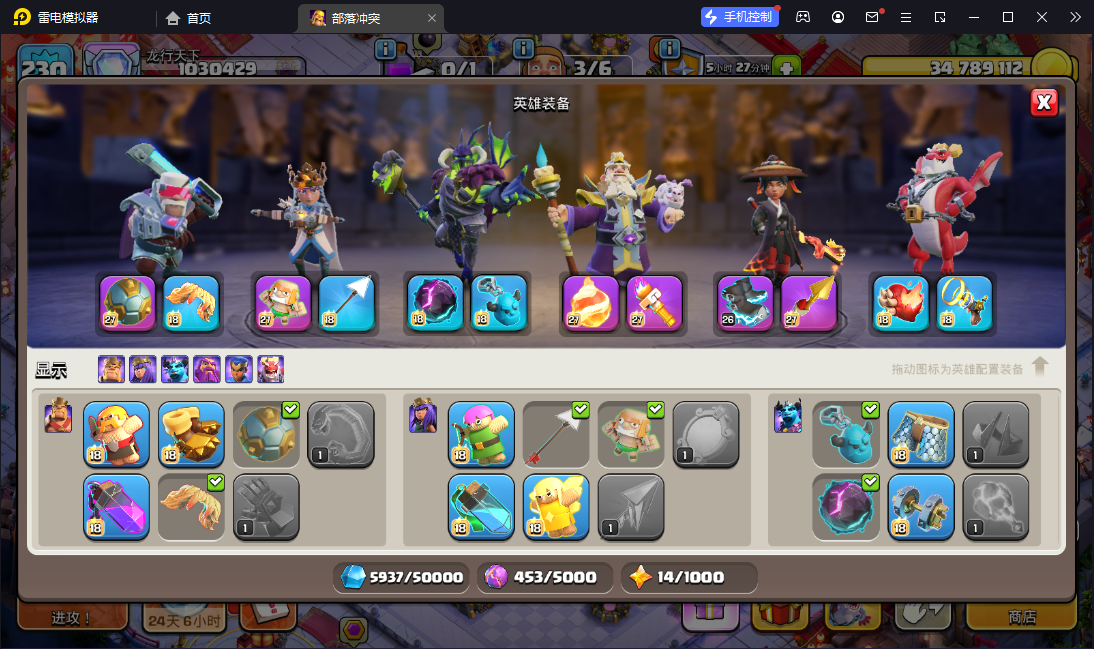Open the 手机控制 phone control button

point(739,17)
